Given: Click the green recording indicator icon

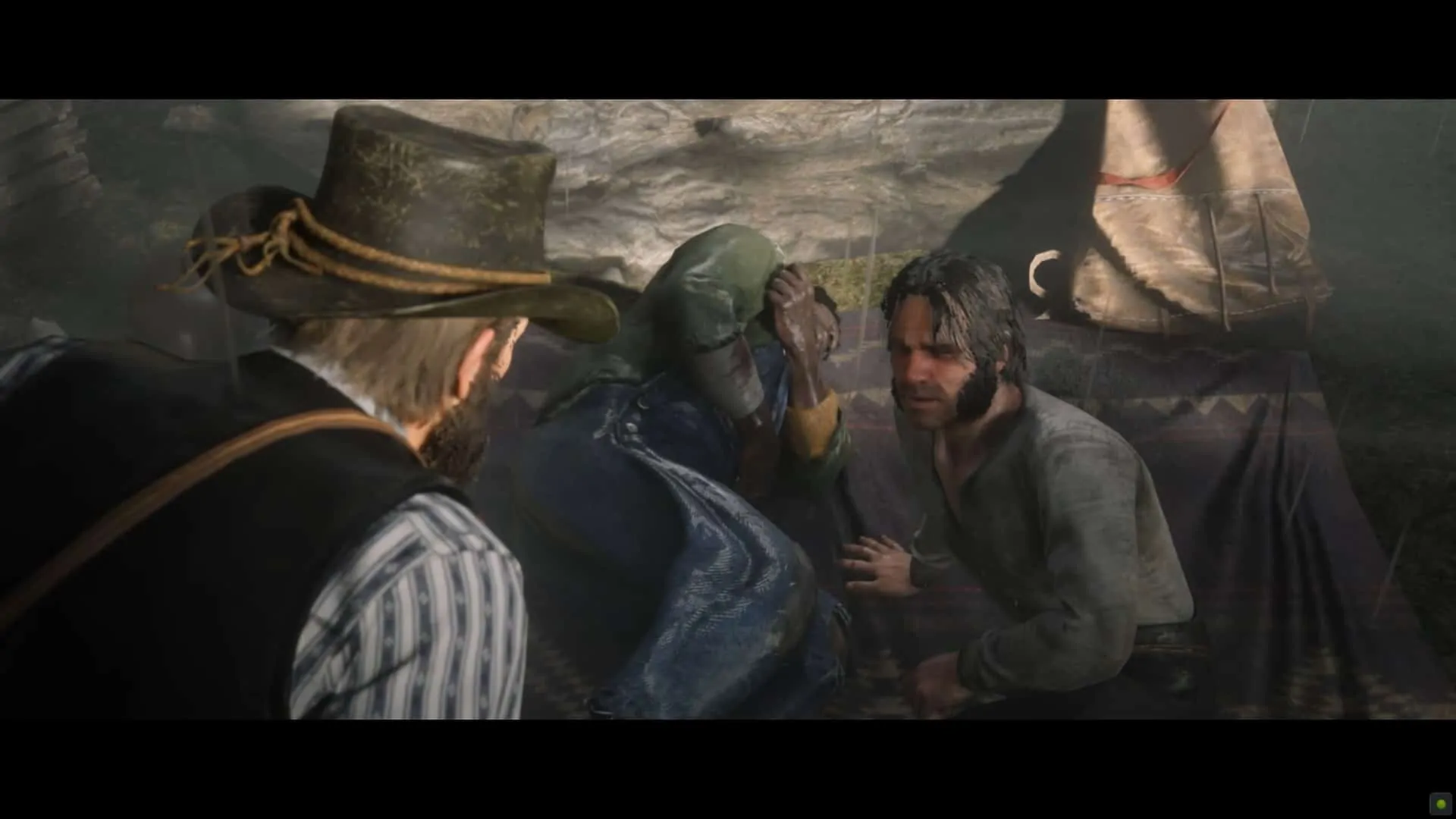Looking at the screenshot, I should coord(1440,804).
